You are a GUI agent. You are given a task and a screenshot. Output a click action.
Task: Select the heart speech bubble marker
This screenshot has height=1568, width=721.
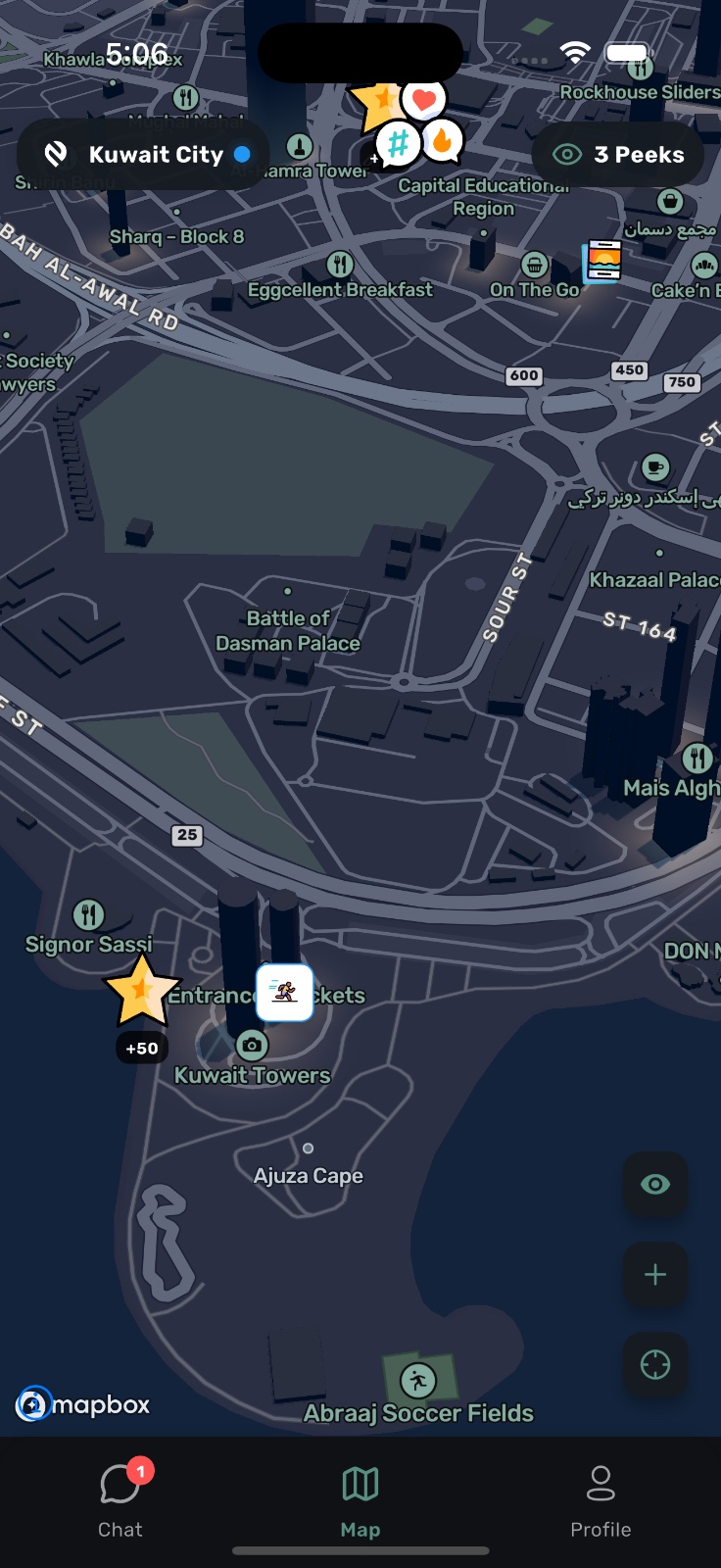tap(424, 99)
